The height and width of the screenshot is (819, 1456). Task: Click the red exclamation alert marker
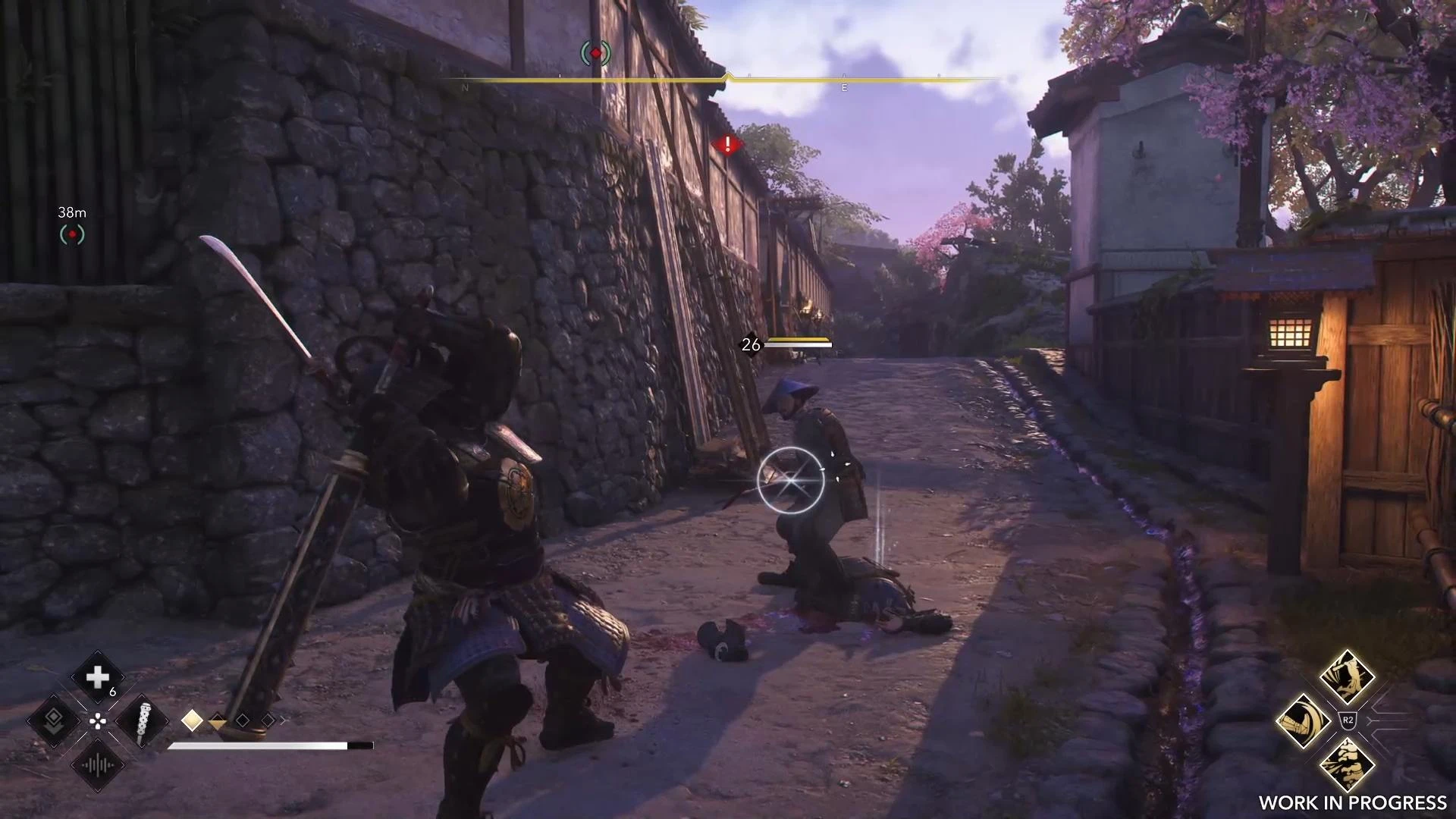pyautogui.click(x=726, y=143)
